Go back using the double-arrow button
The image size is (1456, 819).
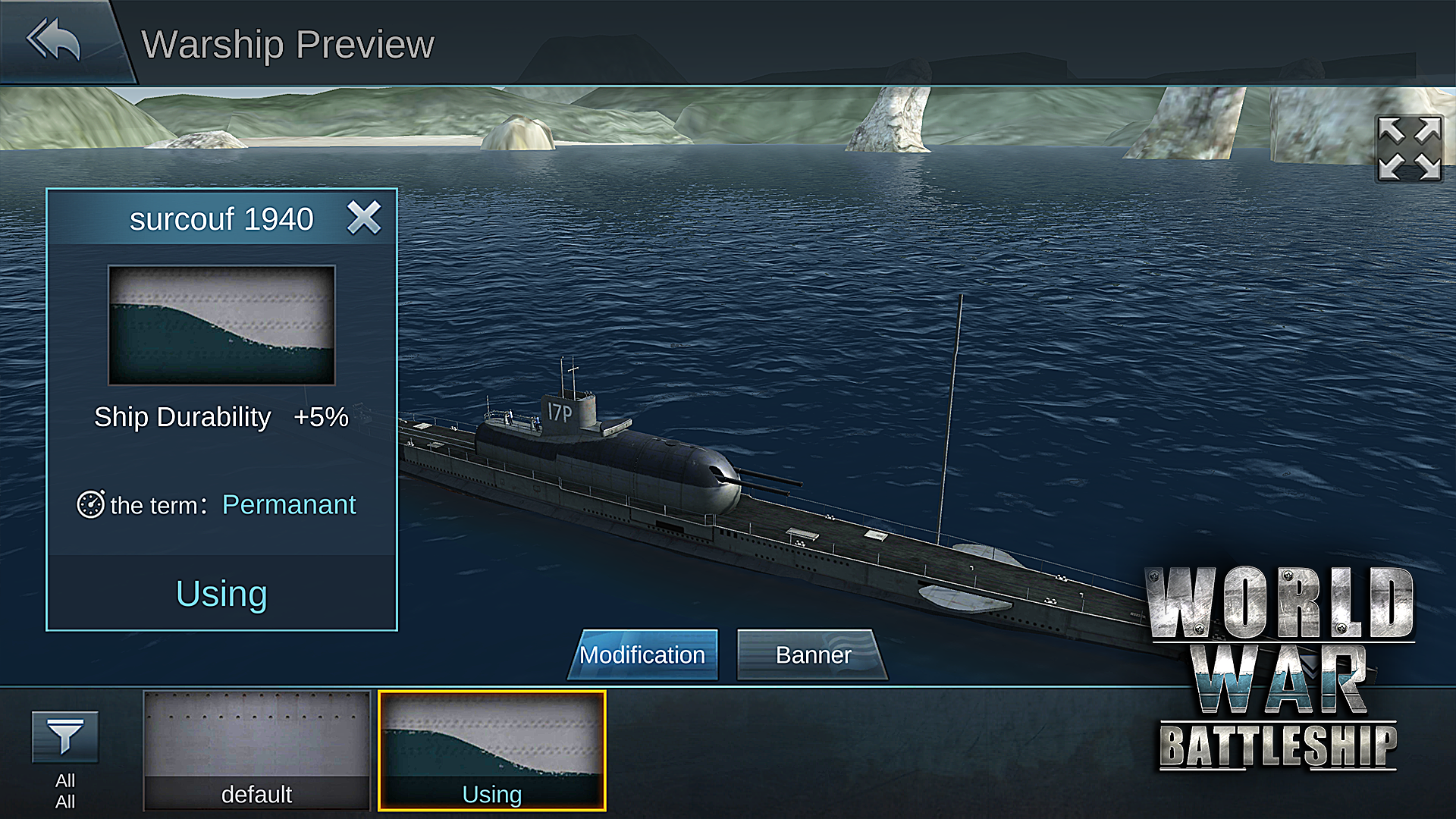click(x=53, y=39)
